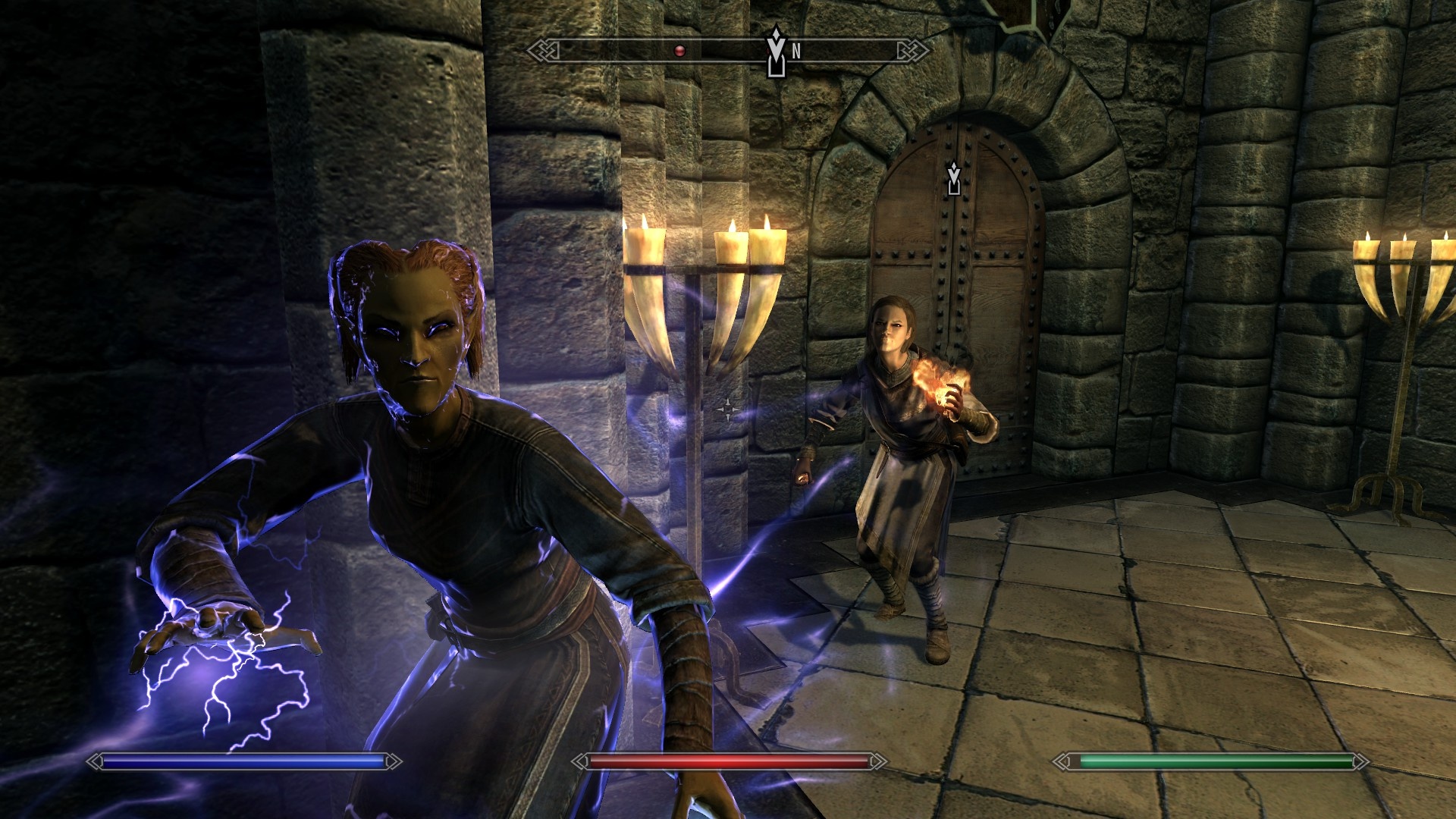Image resolution: width=1456 pixels, height=819 pixels.
Task: Select the quest arrow marker on the compass
Action: pyautogui.click(x=775, y=52)
